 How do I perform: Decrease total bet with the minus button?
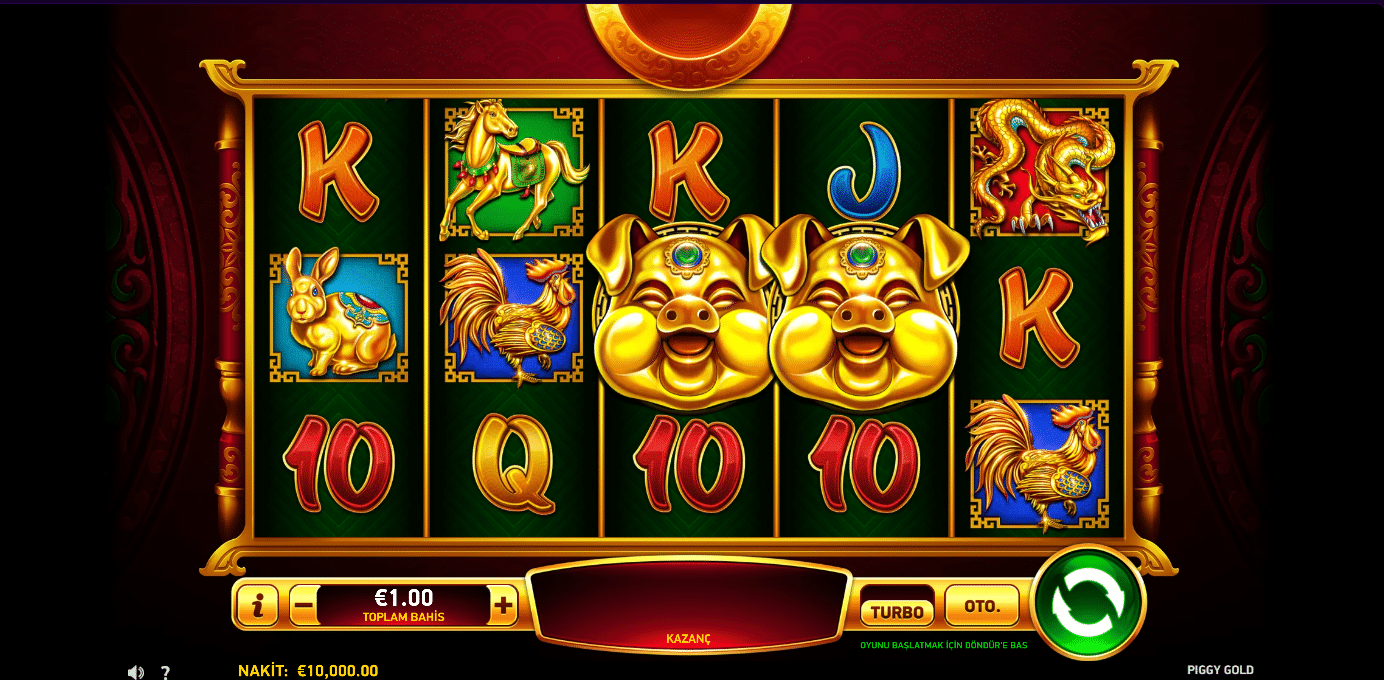click(304, 605)
